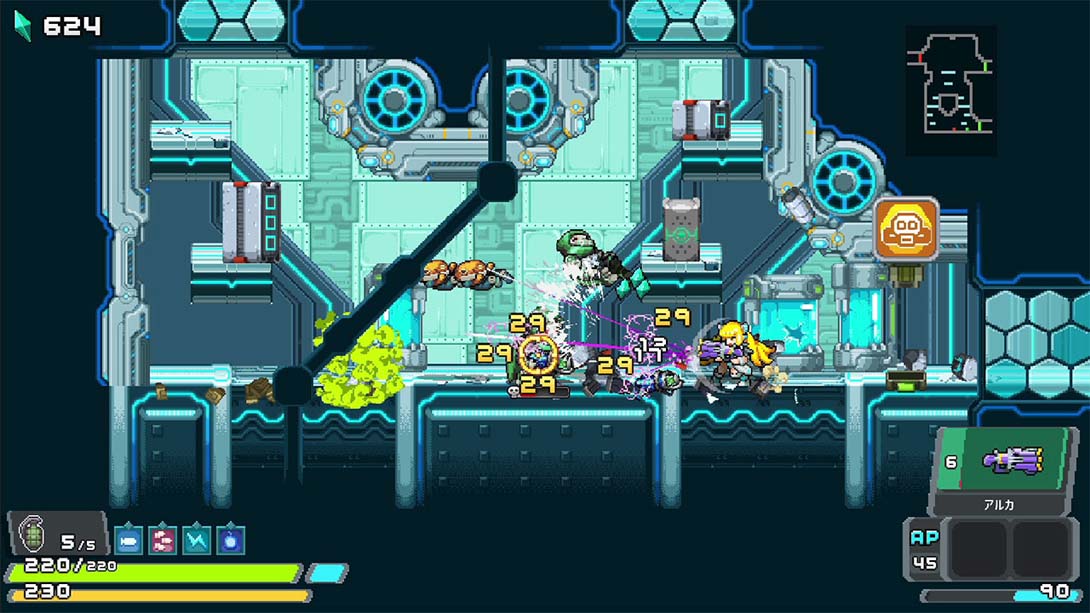Click the lightning bolt buff icon

pyautogui.click(x=196, y=540)
